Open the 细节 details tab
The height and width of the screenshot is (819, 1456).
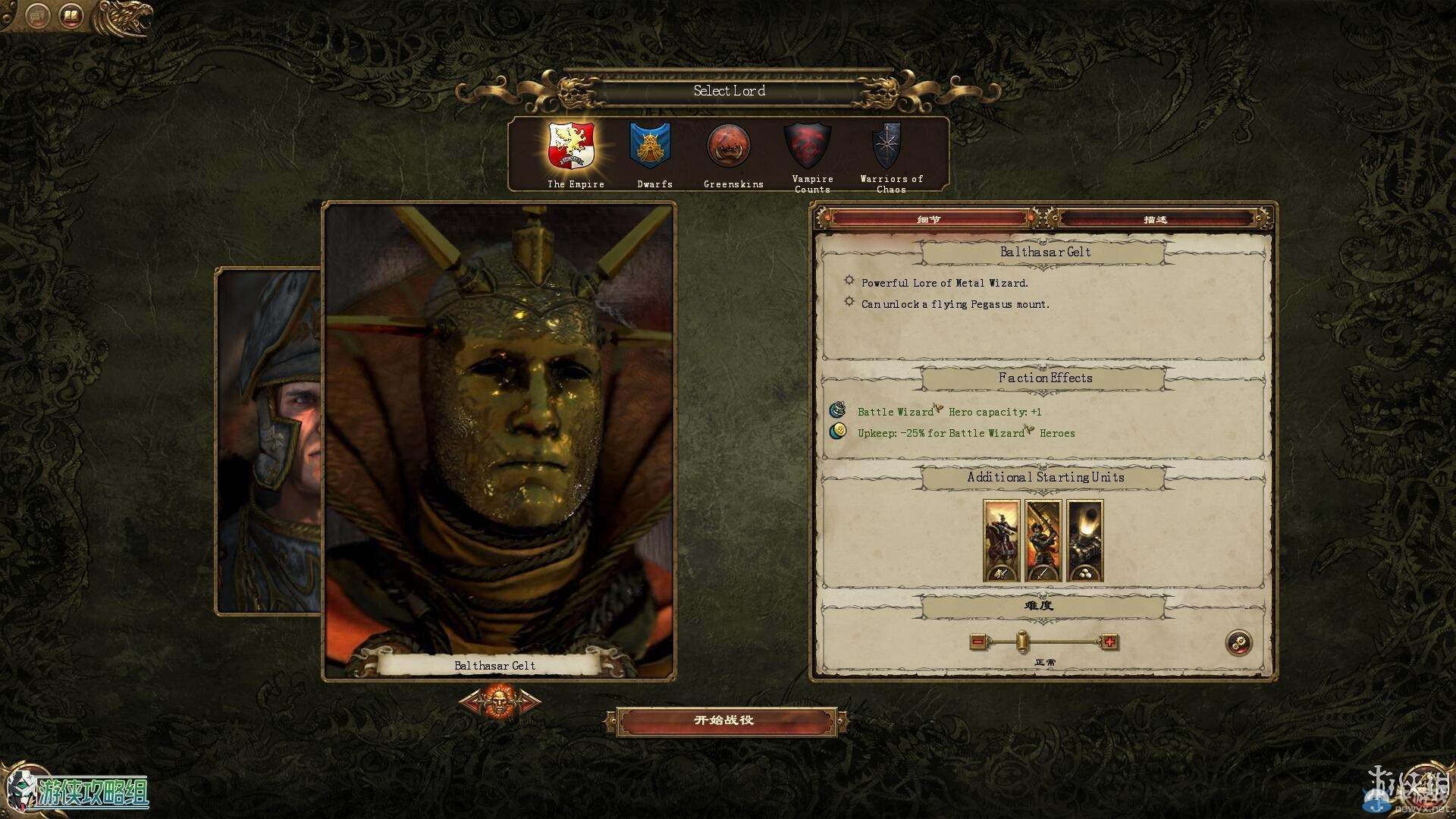pyautogui.click(x=930, y=219)
